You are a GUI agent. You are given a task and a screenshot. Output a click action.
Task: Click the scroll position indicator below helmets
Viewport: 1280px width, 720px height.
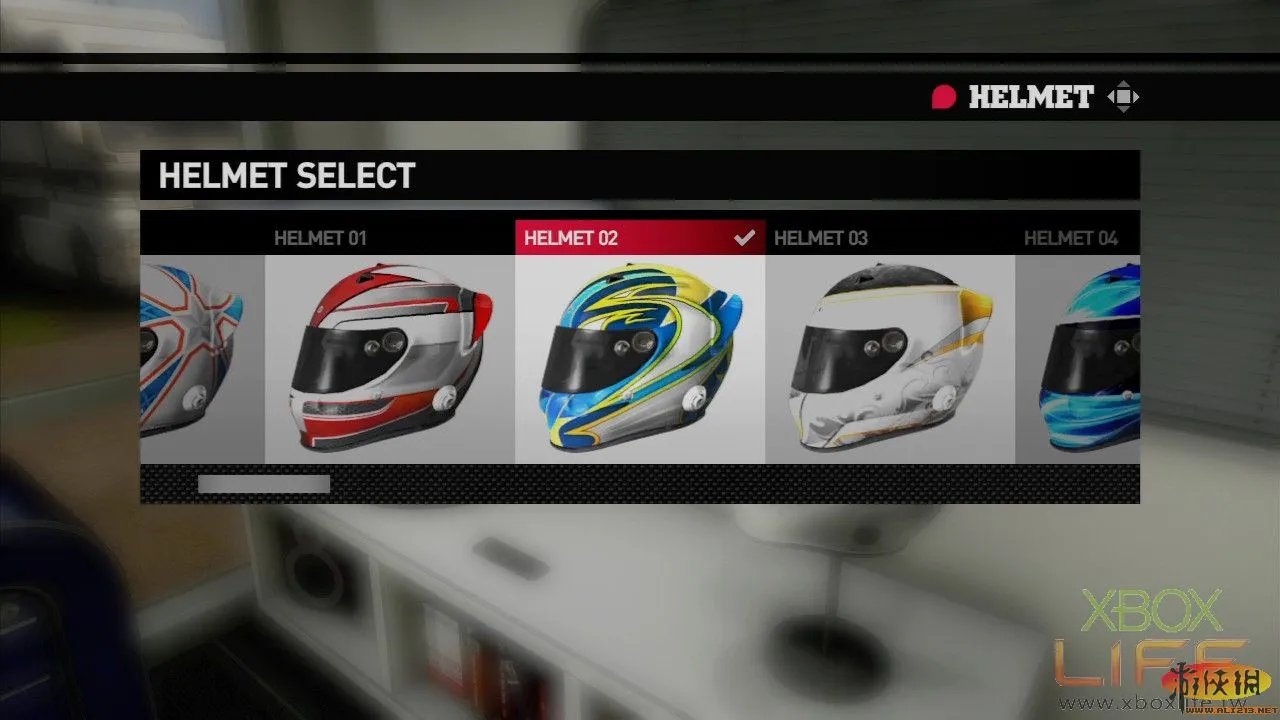click(262, 485)
